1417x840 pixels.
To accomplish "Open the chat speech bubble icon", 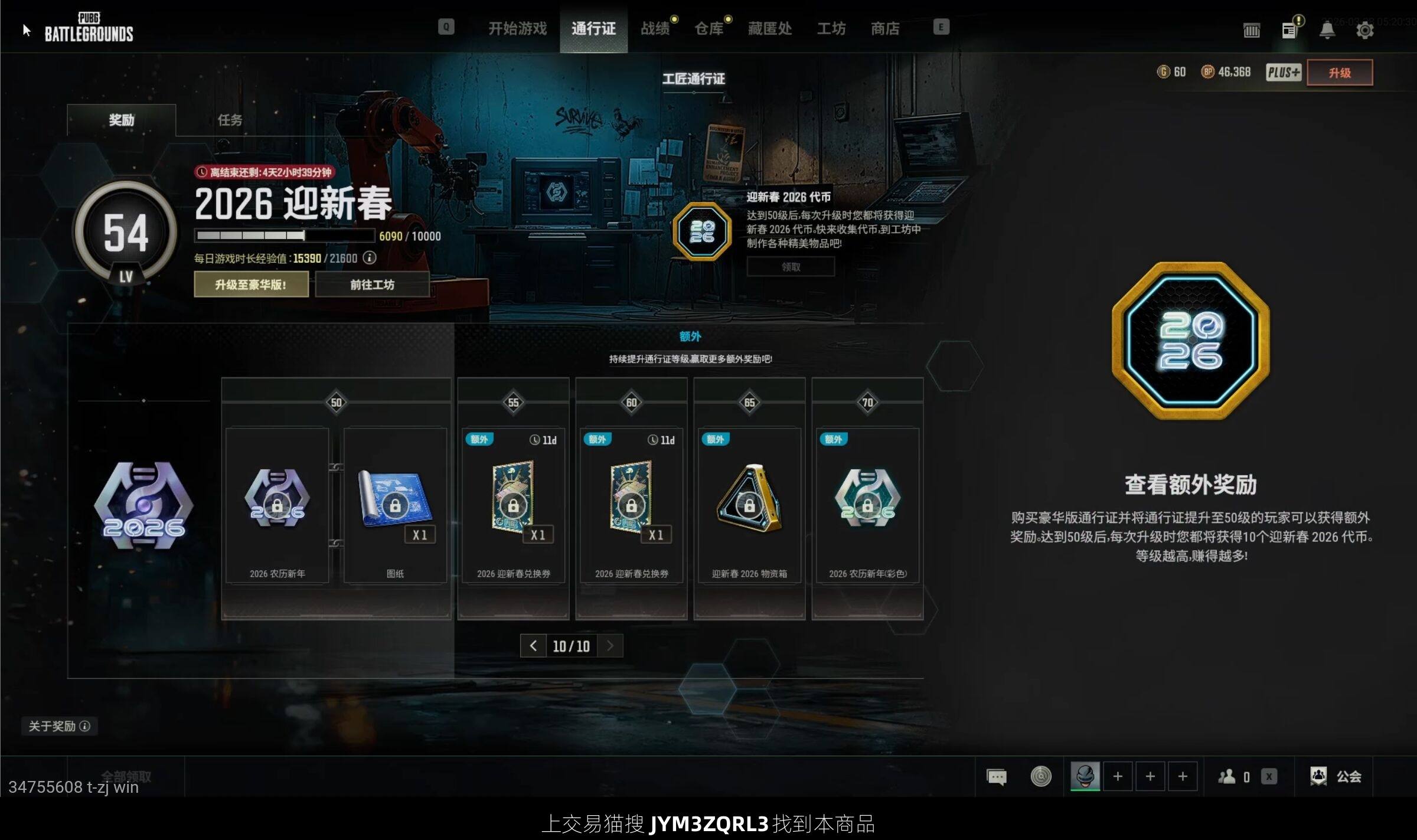I will (997, 776).
